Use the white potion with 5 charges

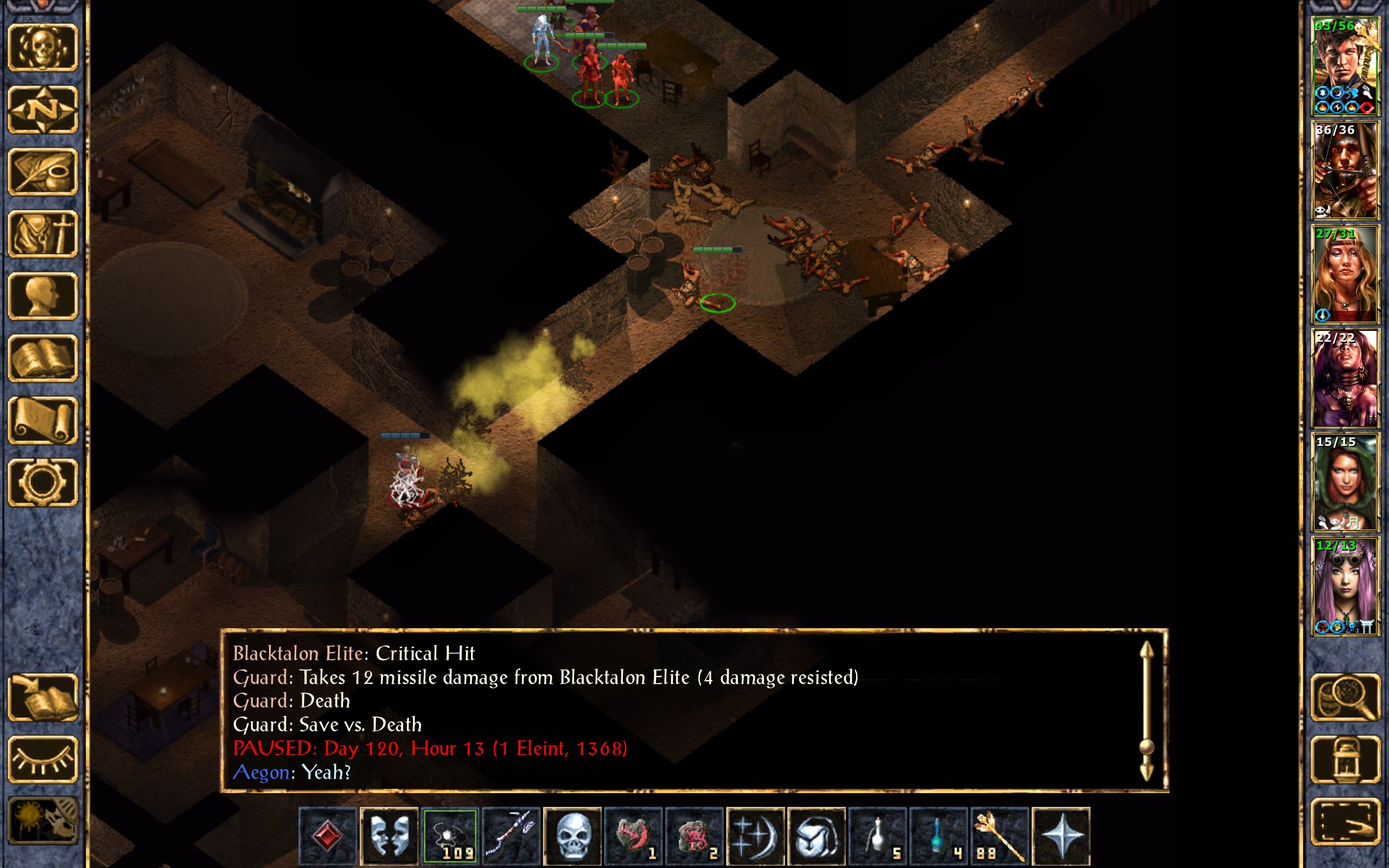pos(877,836)
